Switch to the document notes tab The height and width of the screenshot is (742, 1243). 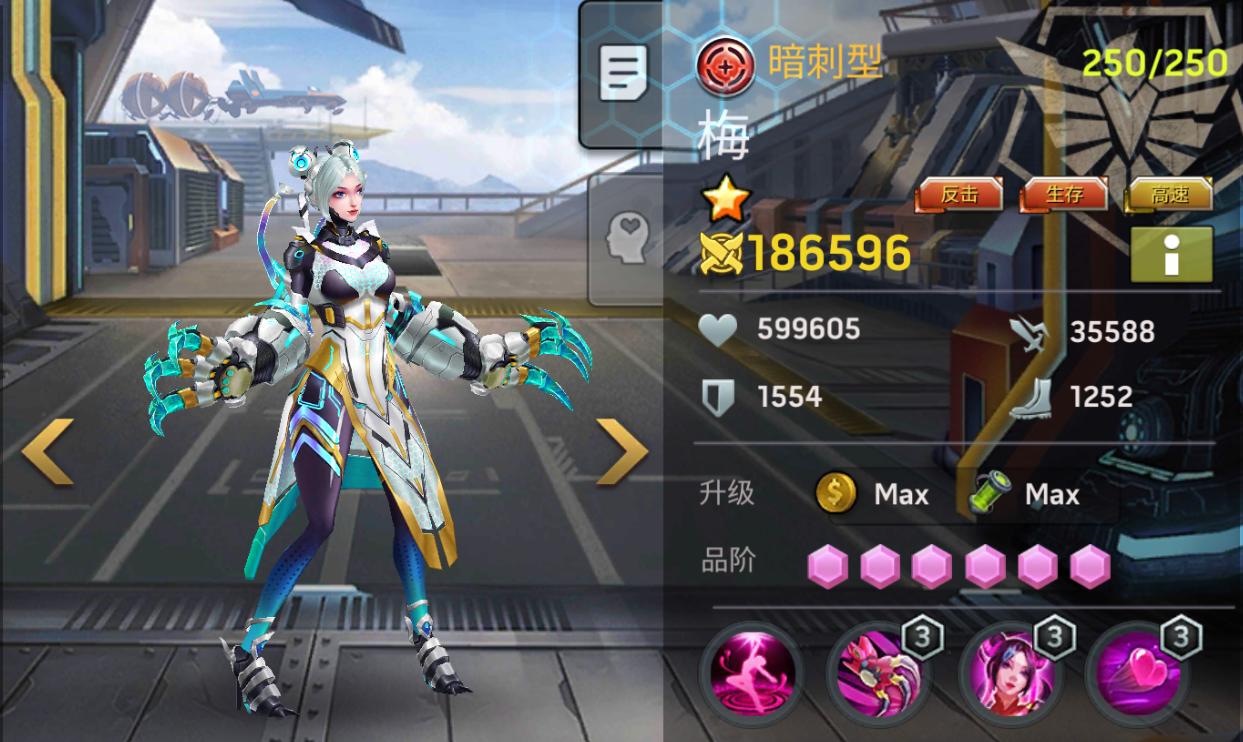pyautogui.click(x=623, y=73)
